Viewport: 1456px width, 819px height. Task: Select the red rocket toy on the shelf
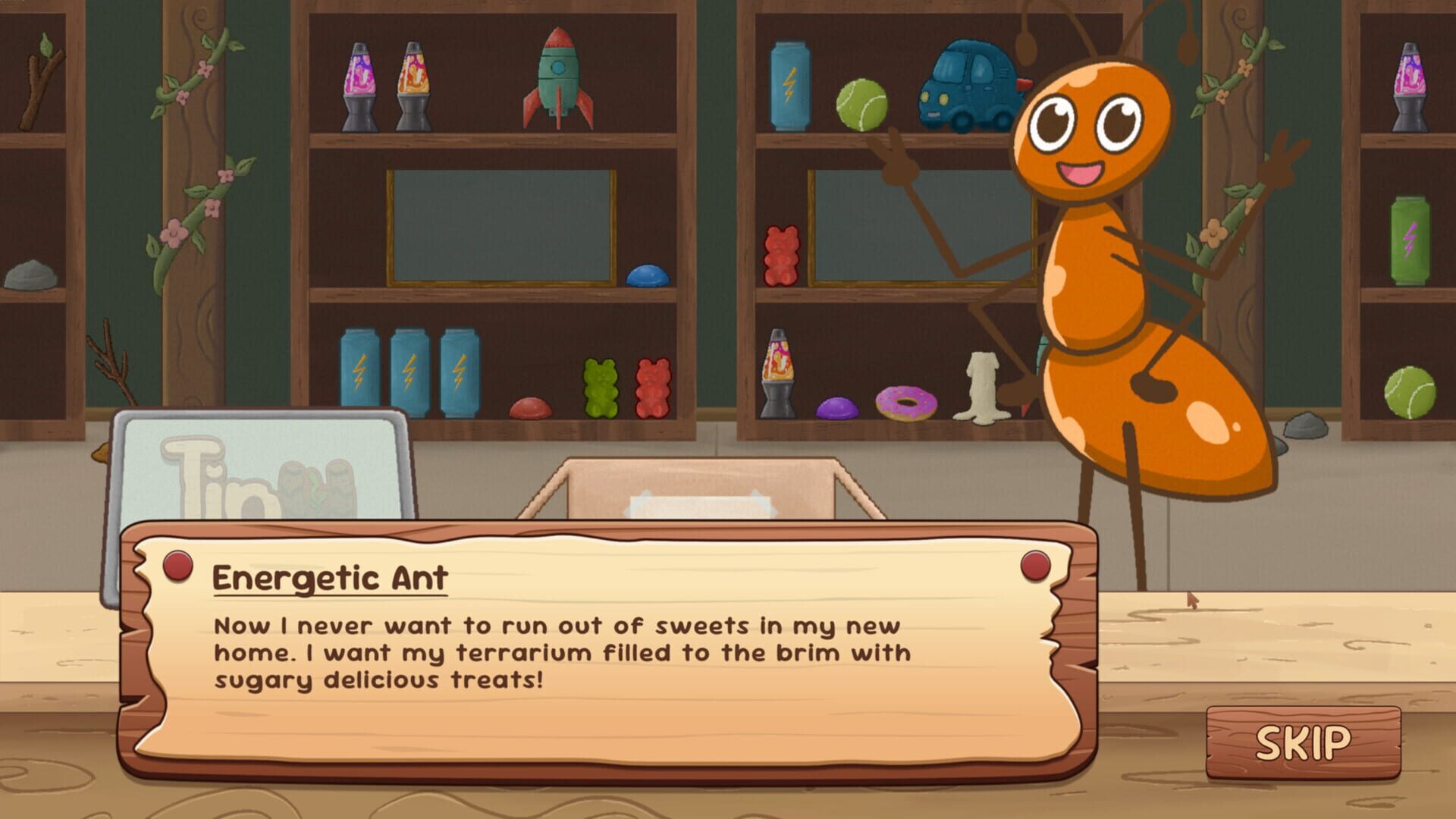pos(557,80)
